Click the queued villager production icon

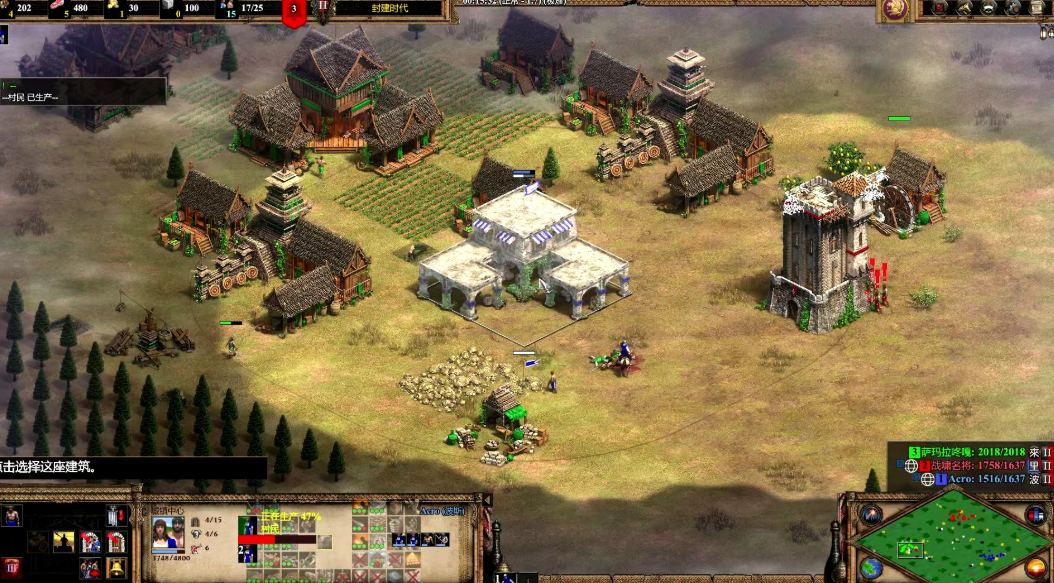click(x=248, y=525)
